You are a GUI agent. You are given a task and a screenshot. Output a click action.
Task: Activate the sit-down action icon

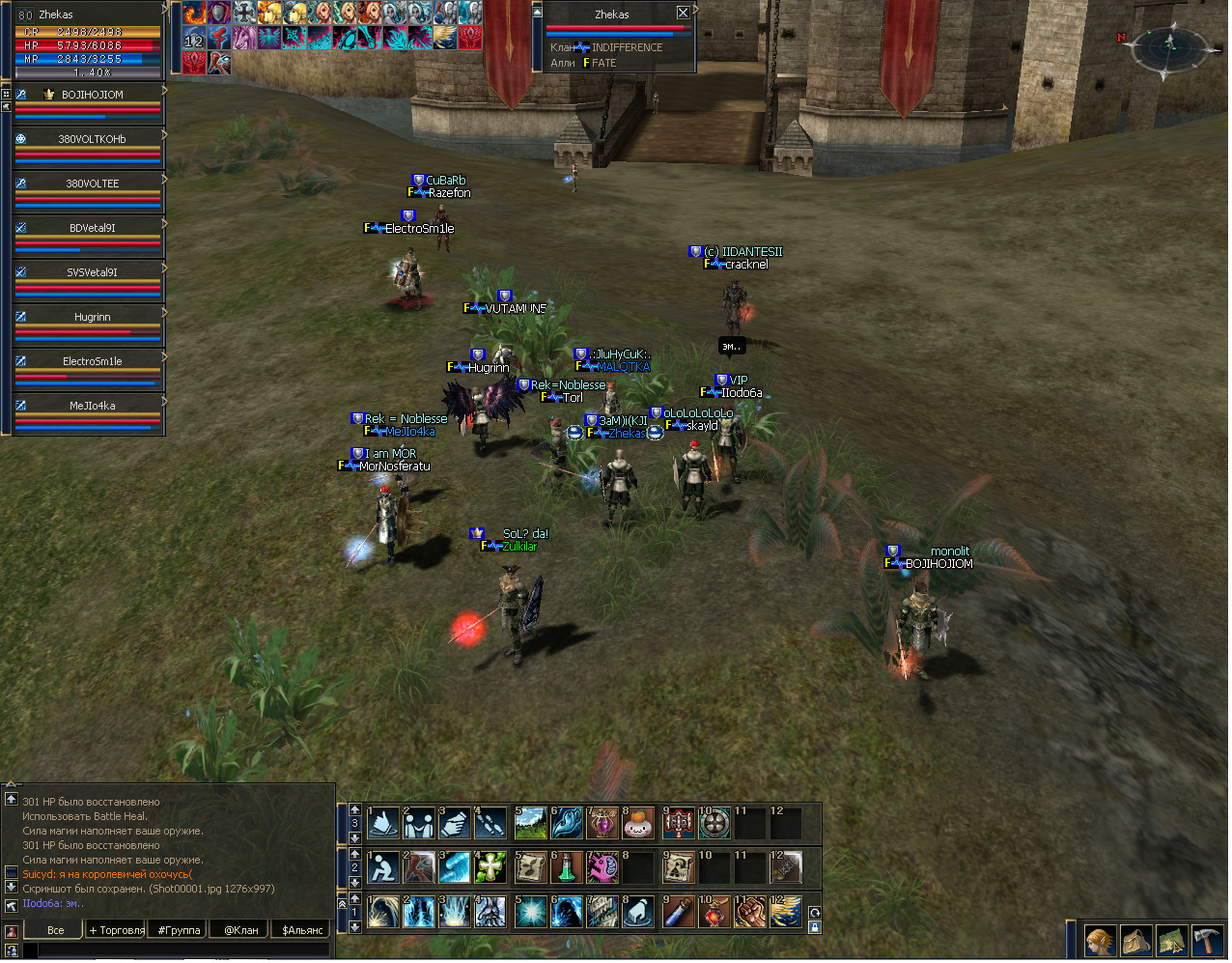pyautogui.click(x=383, y=867)
